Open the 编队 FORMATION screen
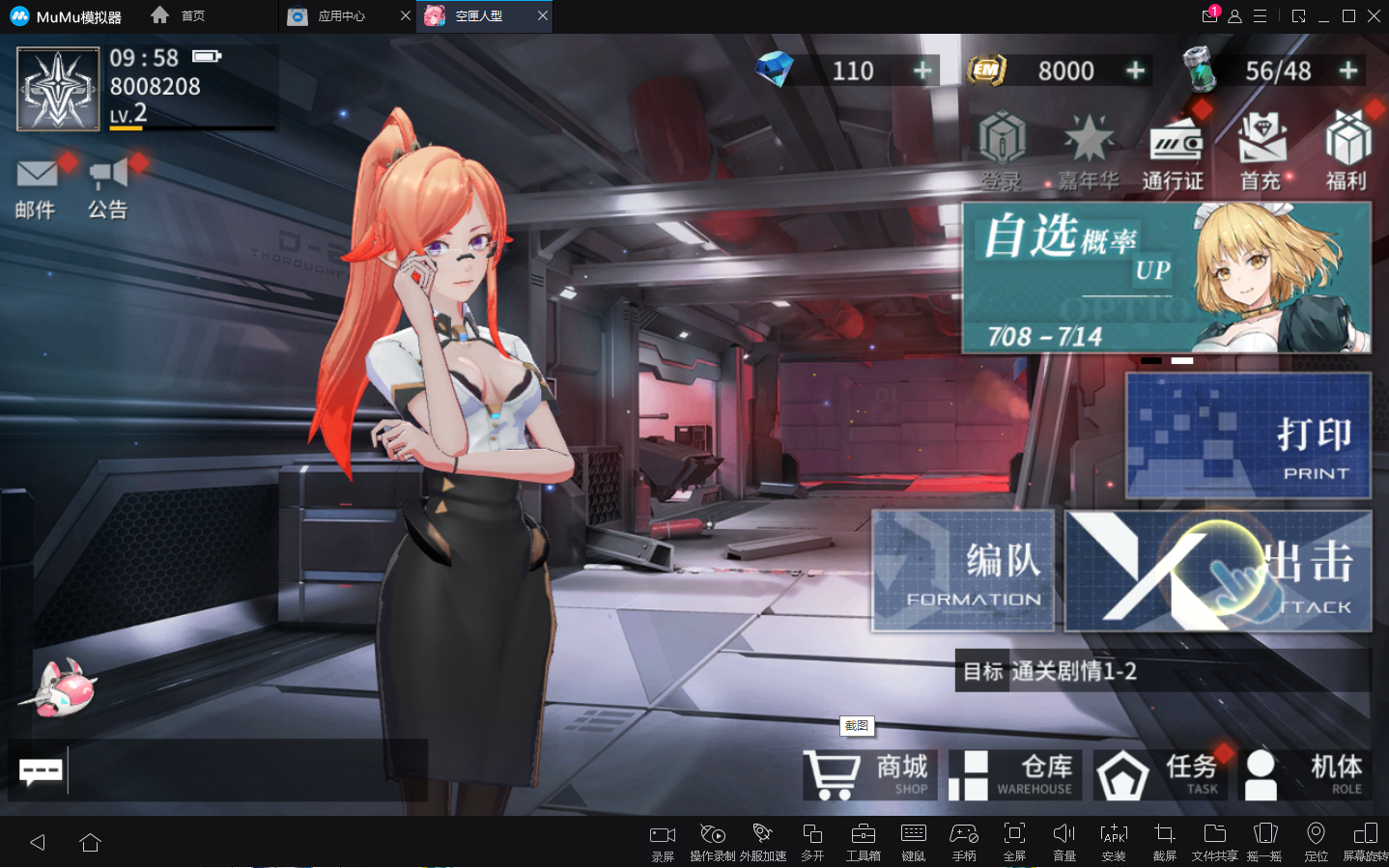The width and height of the screenshot is (1389, 868). click(963, 571)
